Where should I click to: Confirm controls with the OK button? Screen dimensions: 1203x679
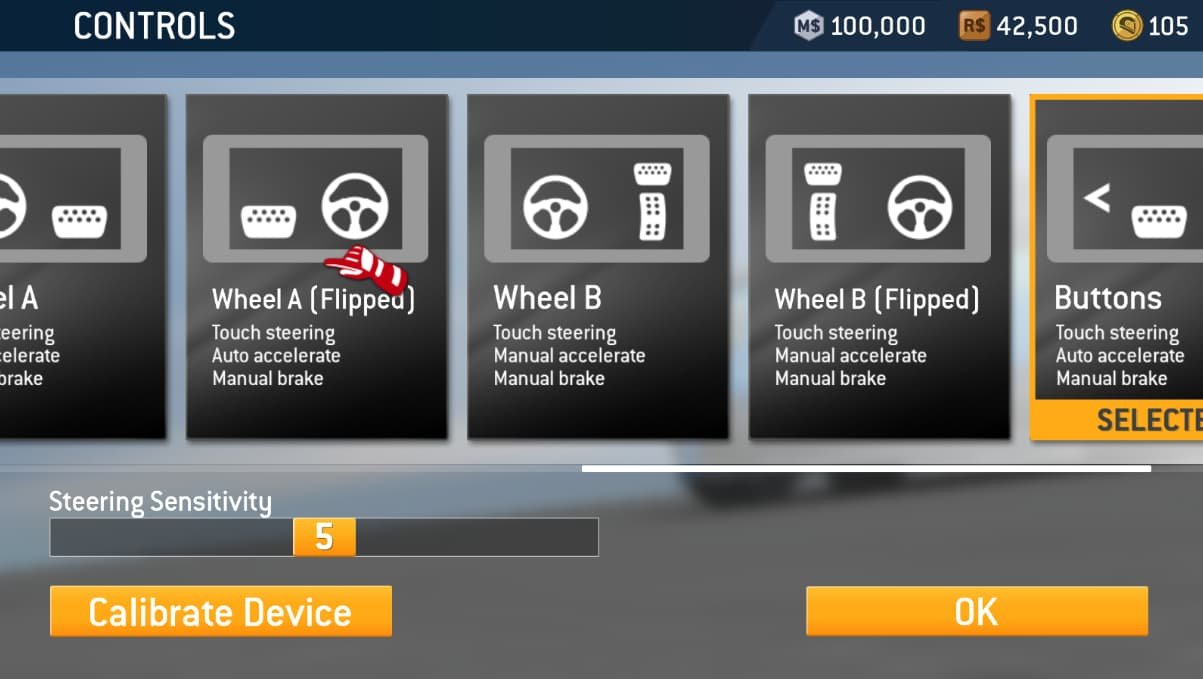pos(976,611)
